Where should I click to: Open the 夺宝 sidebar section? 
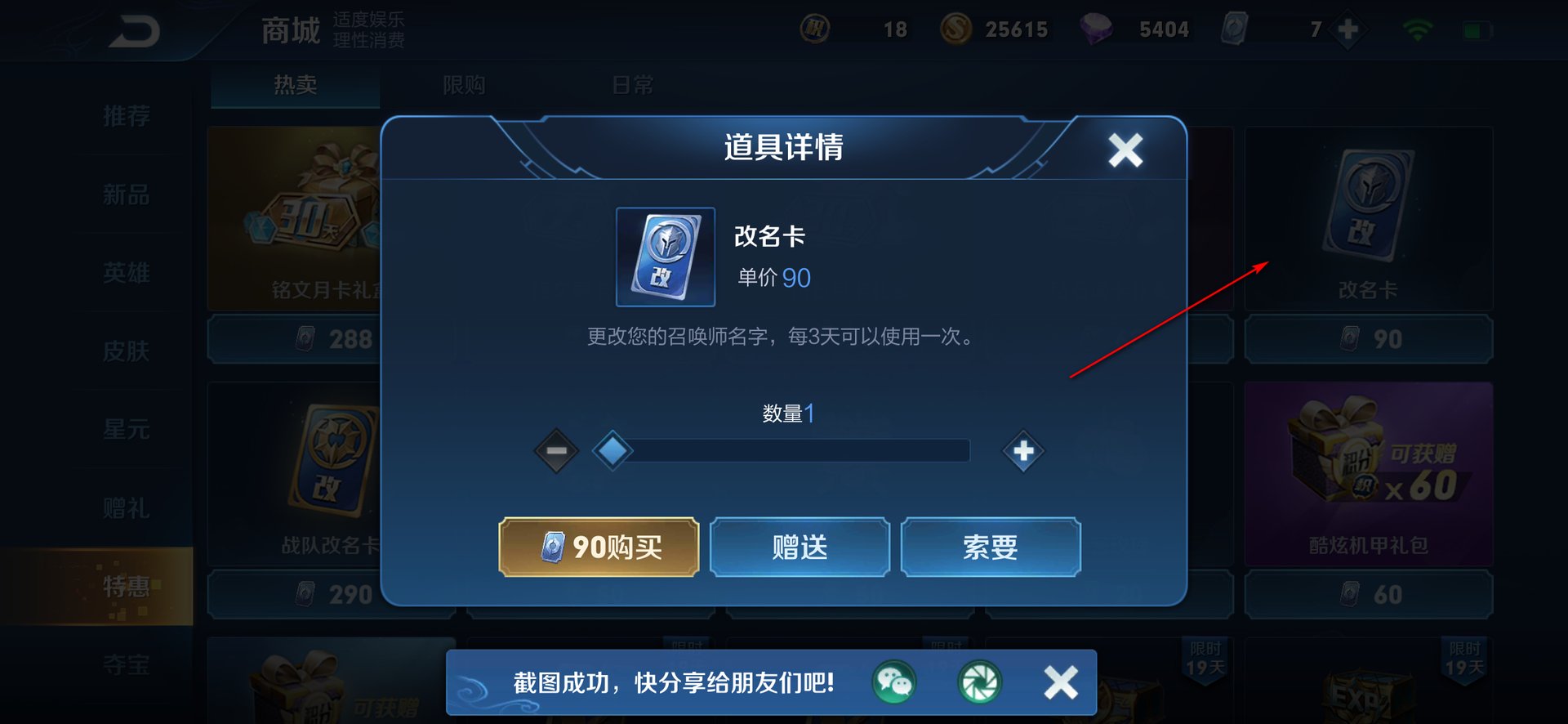click(x=127, y=666)
